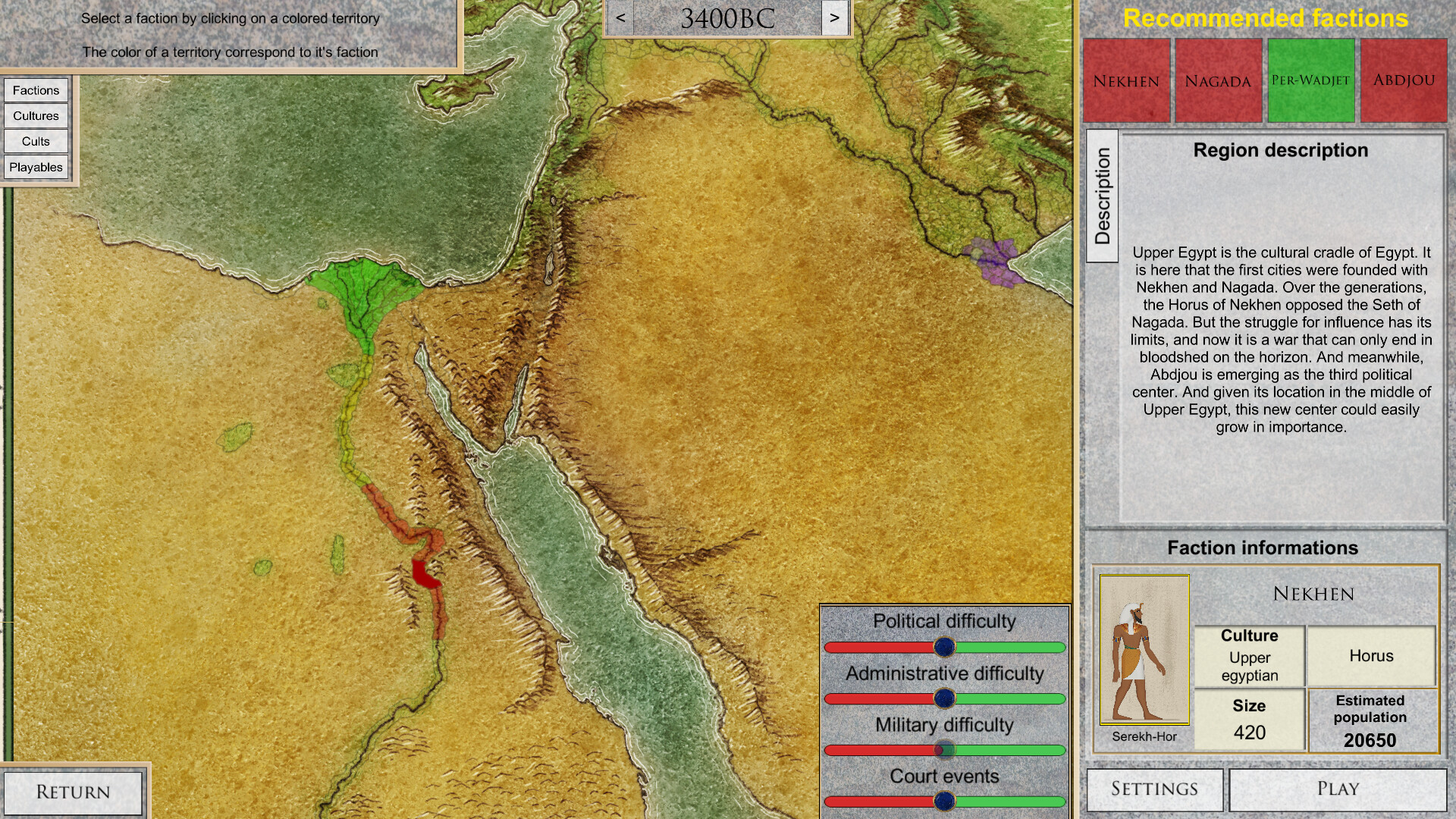Screen dimensions: 1456x819
Task: Show only Playables factions
Action: coord(36,167)
